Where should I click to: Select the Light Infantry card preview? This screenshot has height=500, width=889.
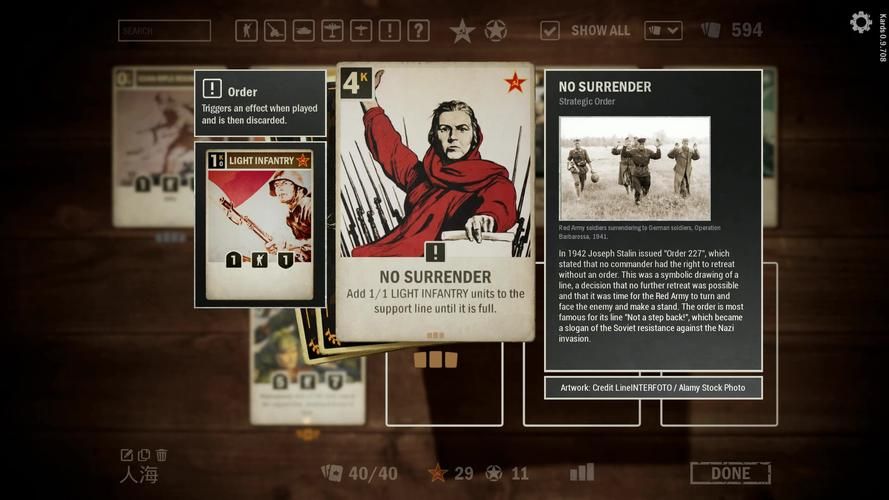pos(260,223)
